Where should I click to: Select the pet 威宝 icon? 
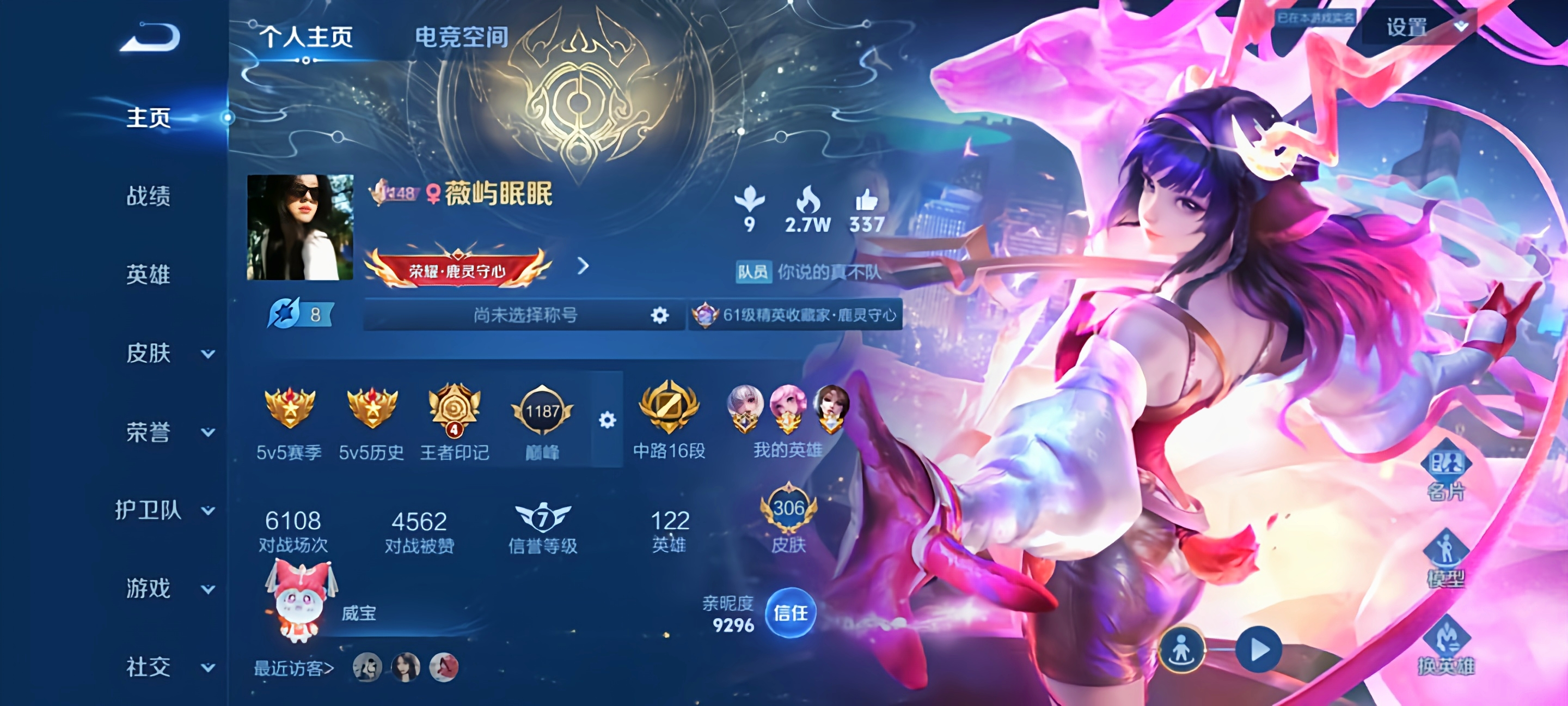(299, 600)
